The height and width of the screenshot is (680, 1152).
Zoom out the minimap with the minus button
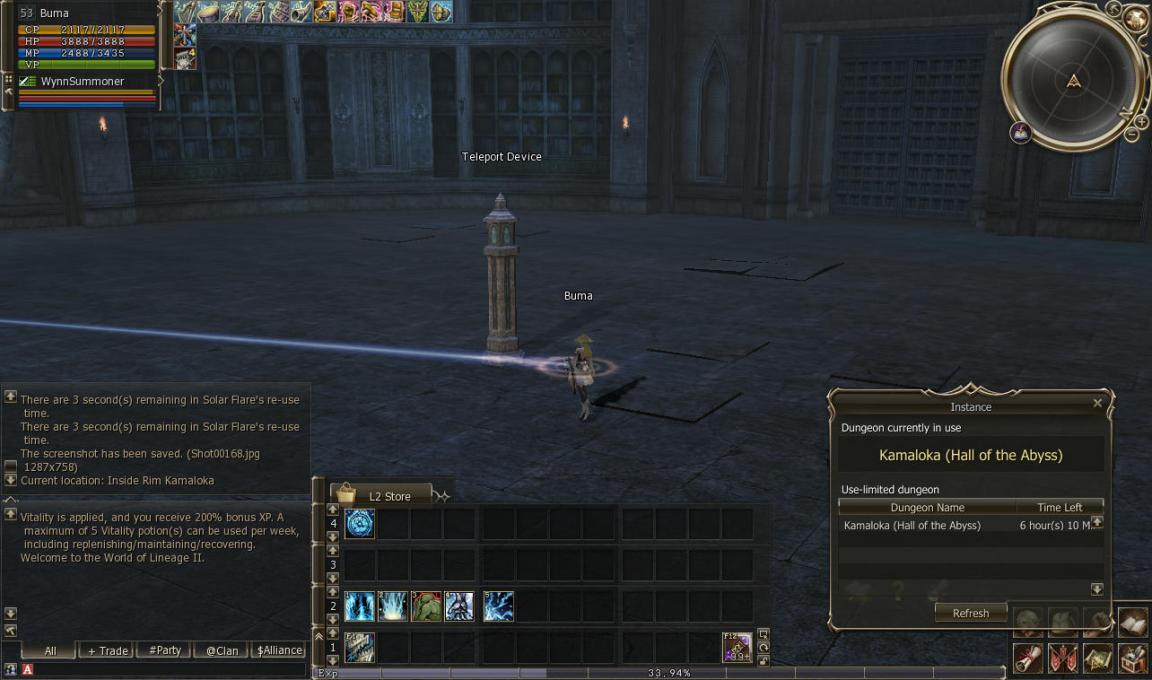1132,134
